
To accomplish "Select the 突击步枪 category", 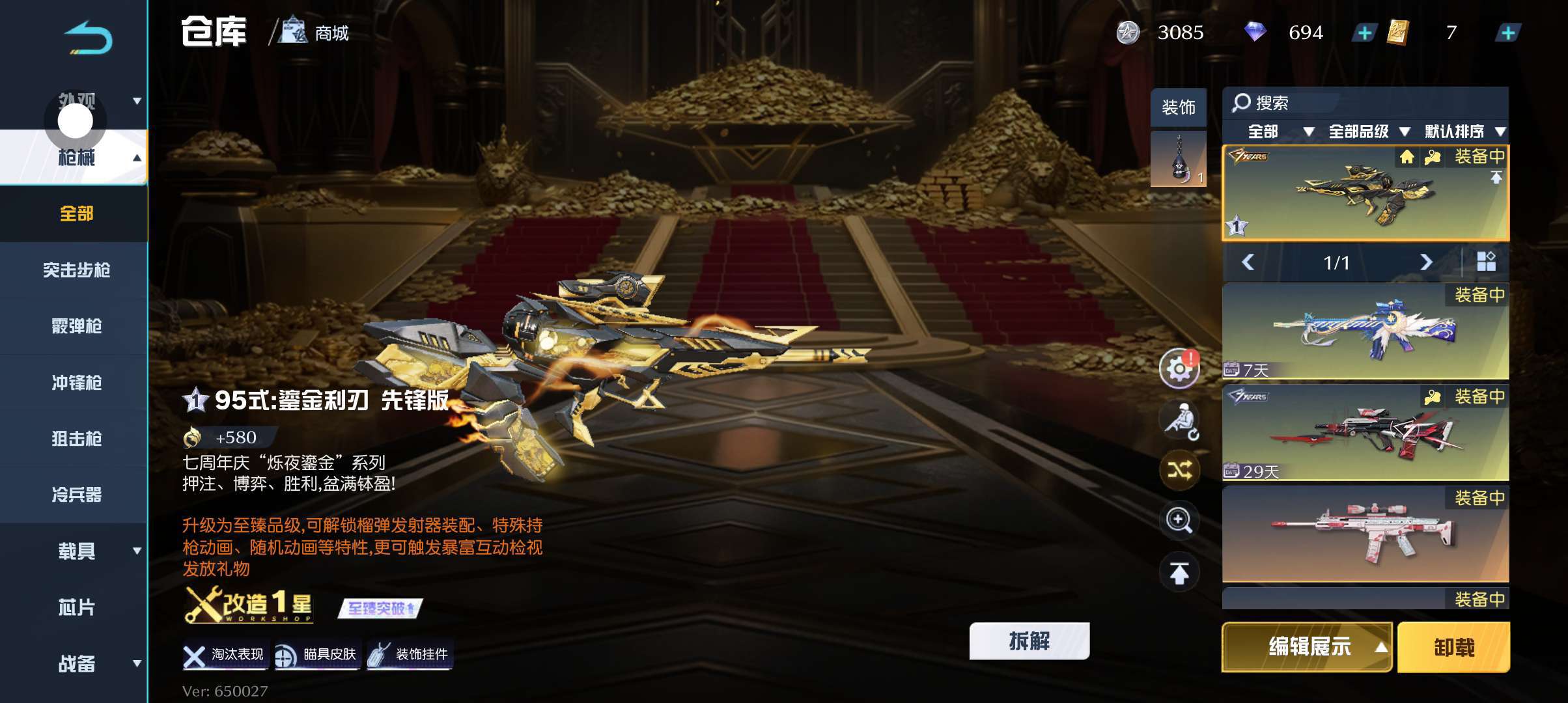I will pyautogui.click(x=76, y=269).
